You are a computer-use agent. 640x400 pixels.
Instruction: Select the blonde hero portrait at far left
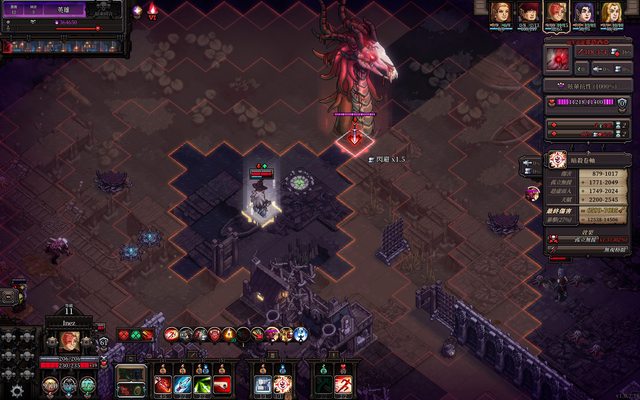(499, 13)
